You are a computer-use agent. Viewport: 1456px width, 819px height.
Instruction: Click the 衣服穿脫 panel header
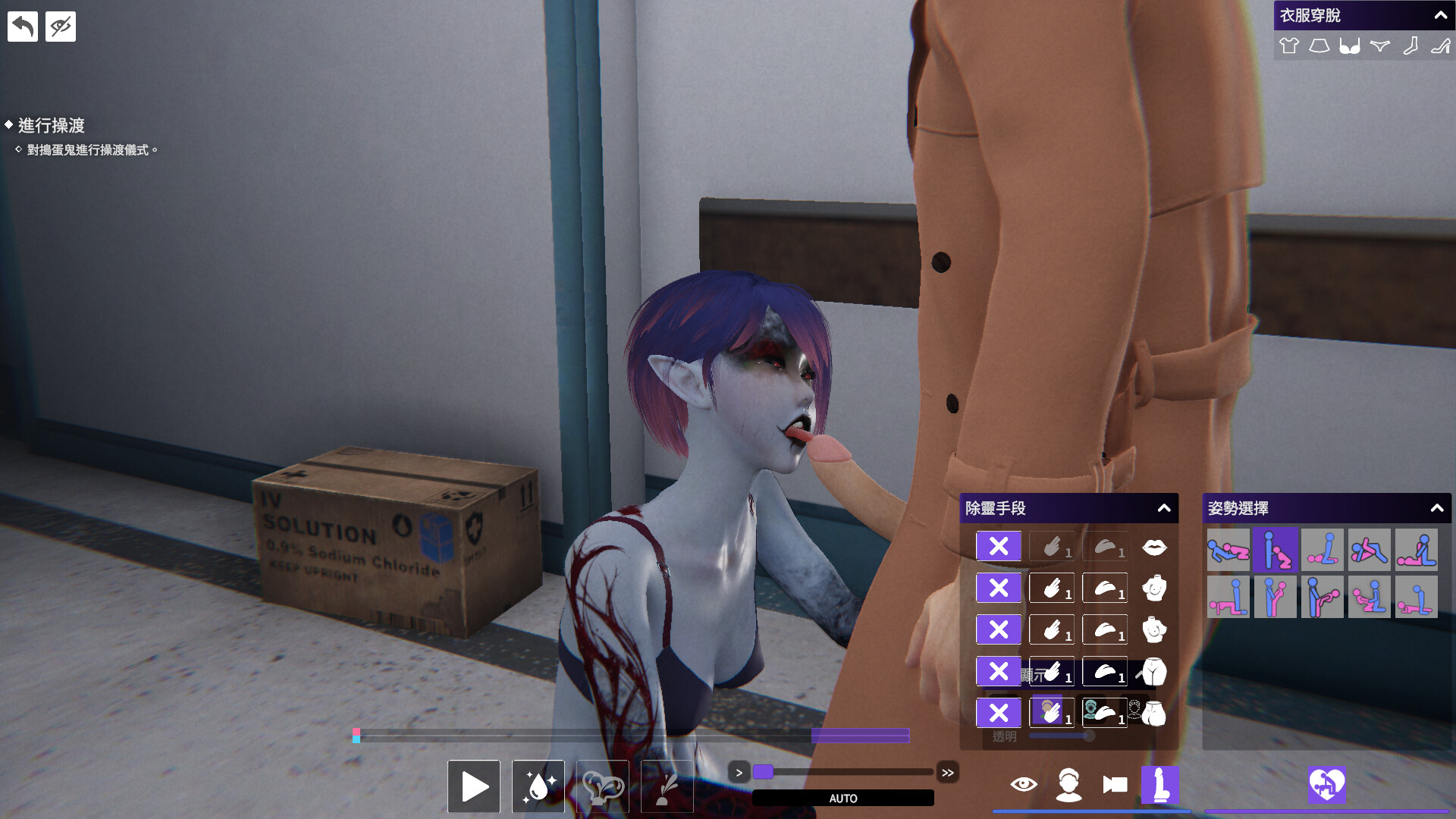coord(1308,14)
